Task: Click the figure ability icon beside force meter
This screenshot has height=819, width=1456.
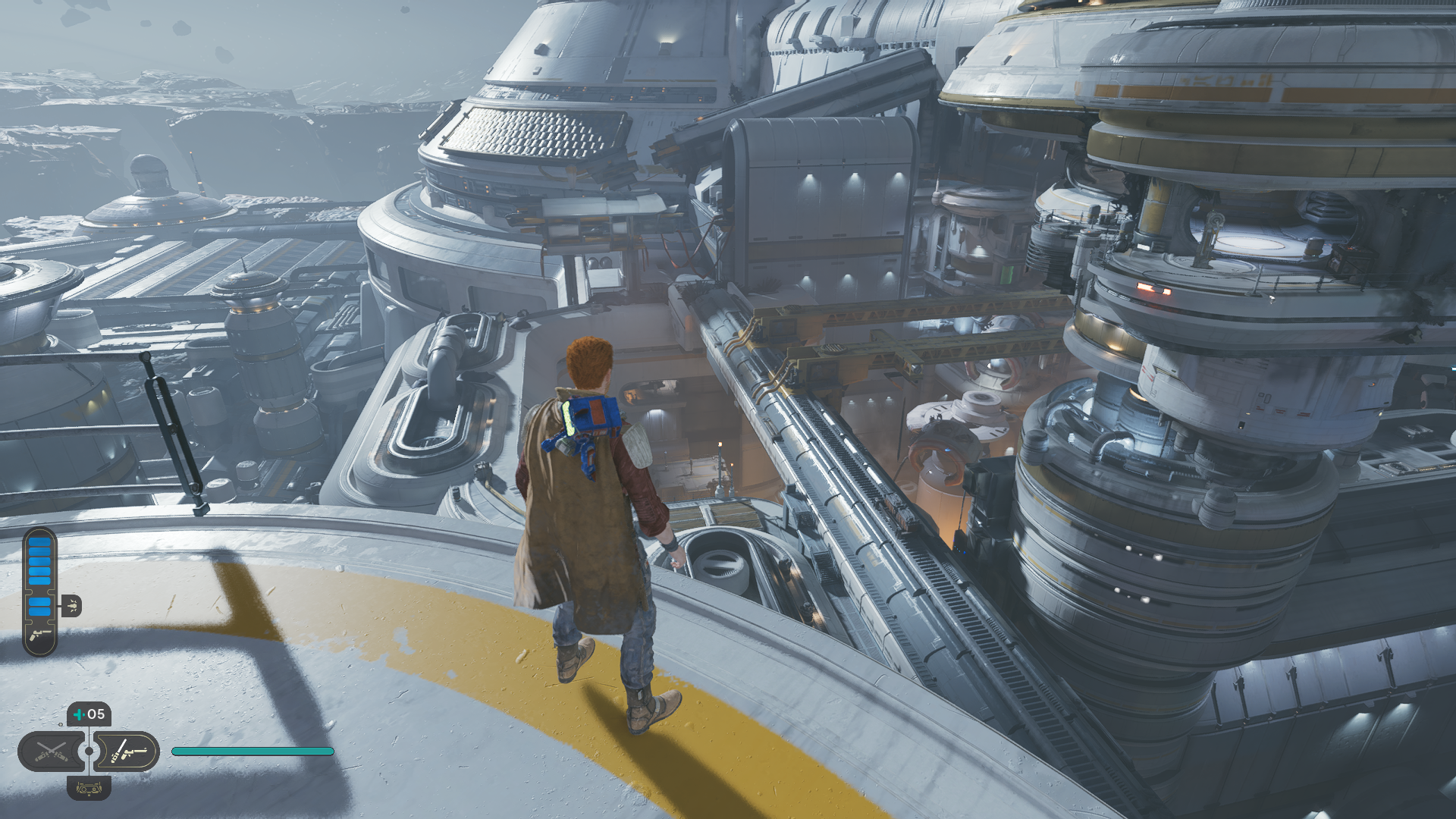Action: tap(71, 605)
